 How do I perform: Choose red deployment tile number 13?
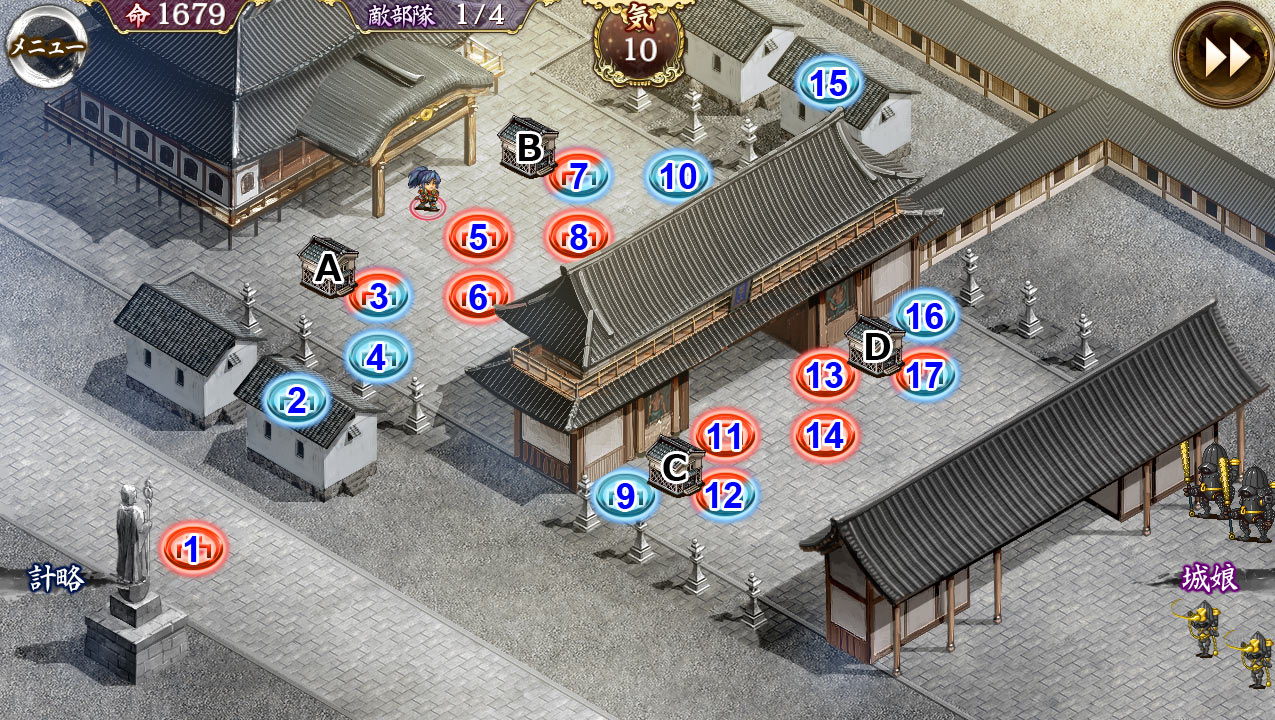(824, 376)
